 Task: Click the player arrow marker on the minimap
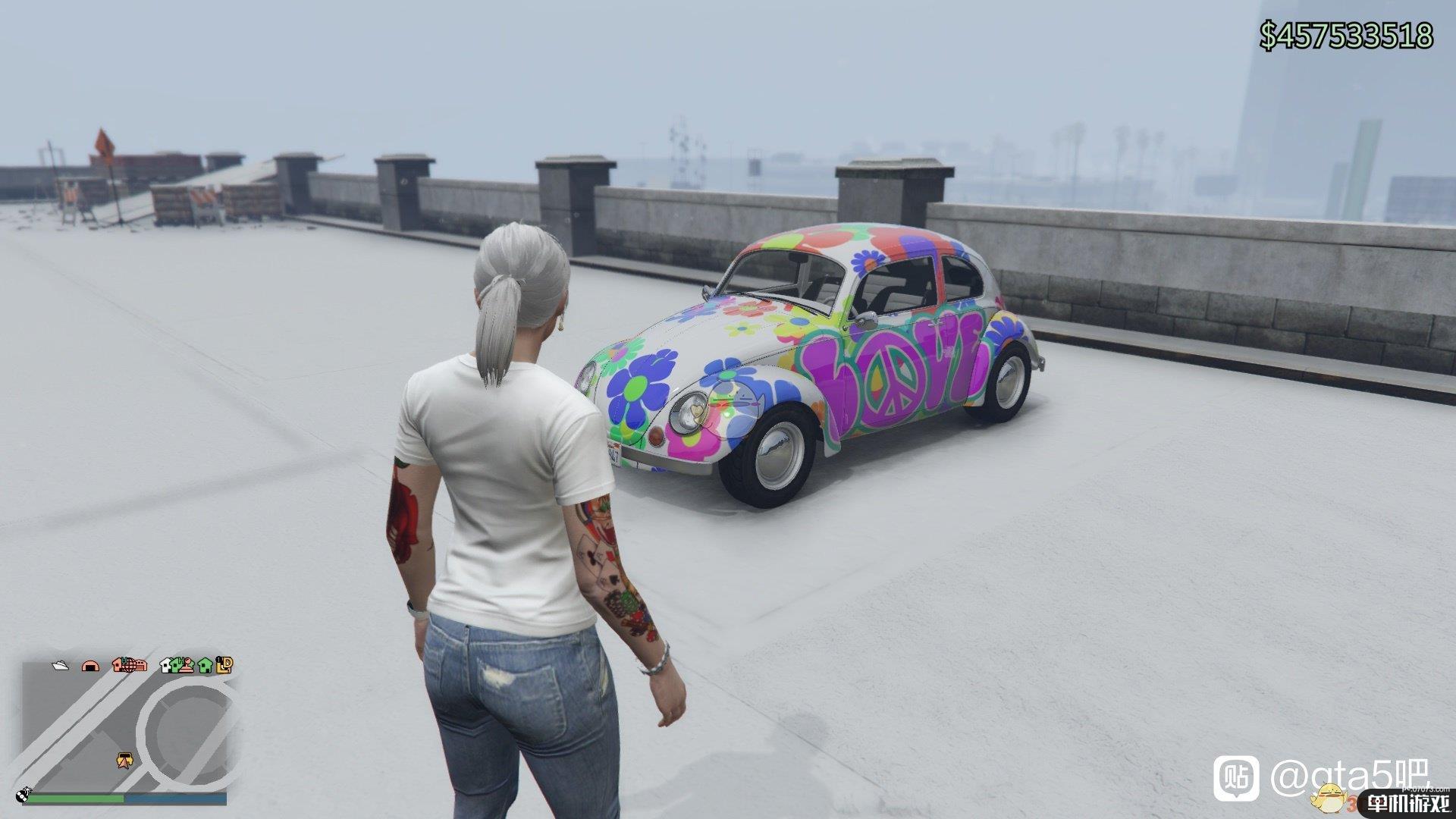click(x=124, y=760)
